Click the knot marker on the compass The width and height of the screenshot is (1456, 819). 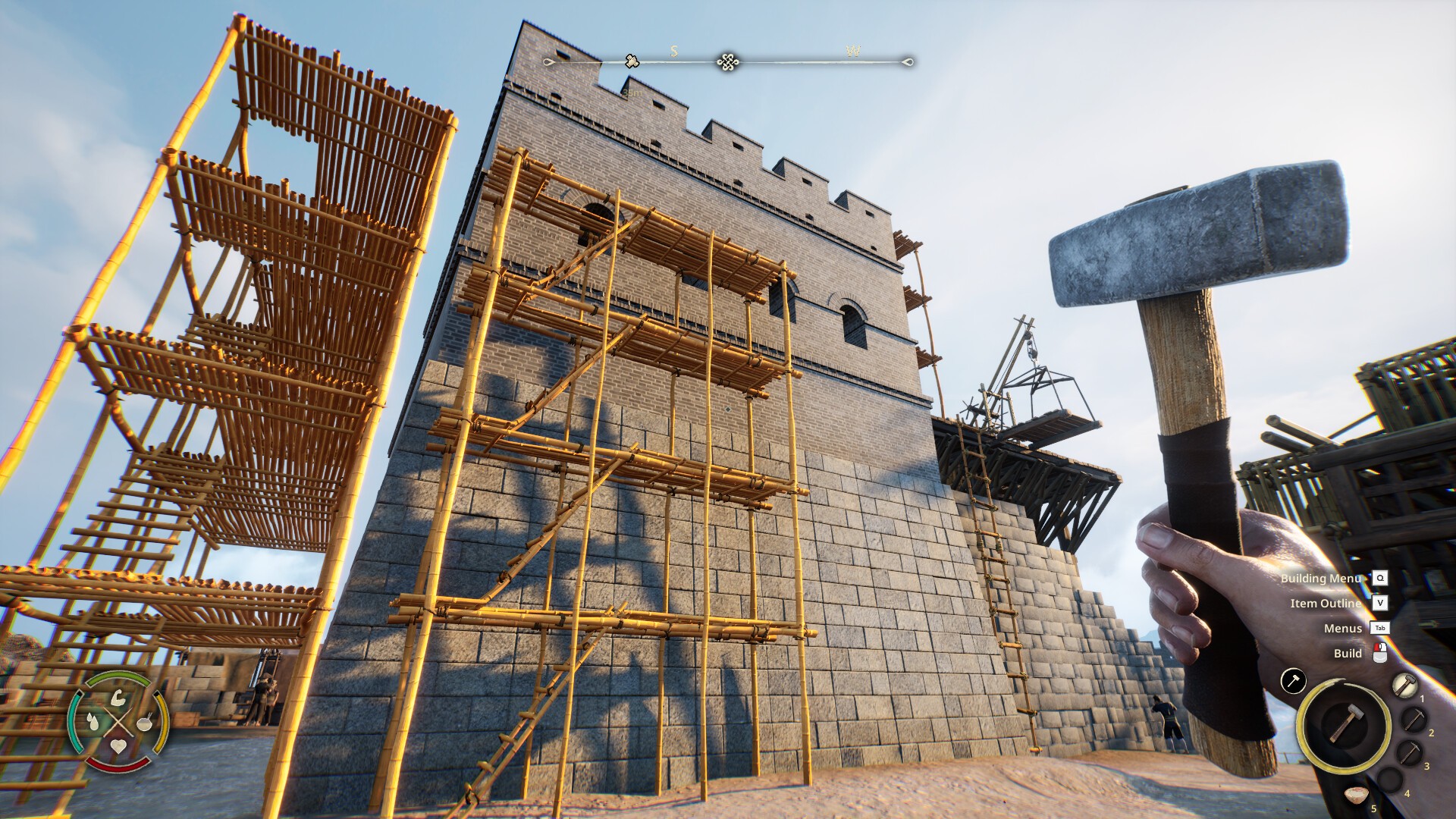(x=728, y=61)
